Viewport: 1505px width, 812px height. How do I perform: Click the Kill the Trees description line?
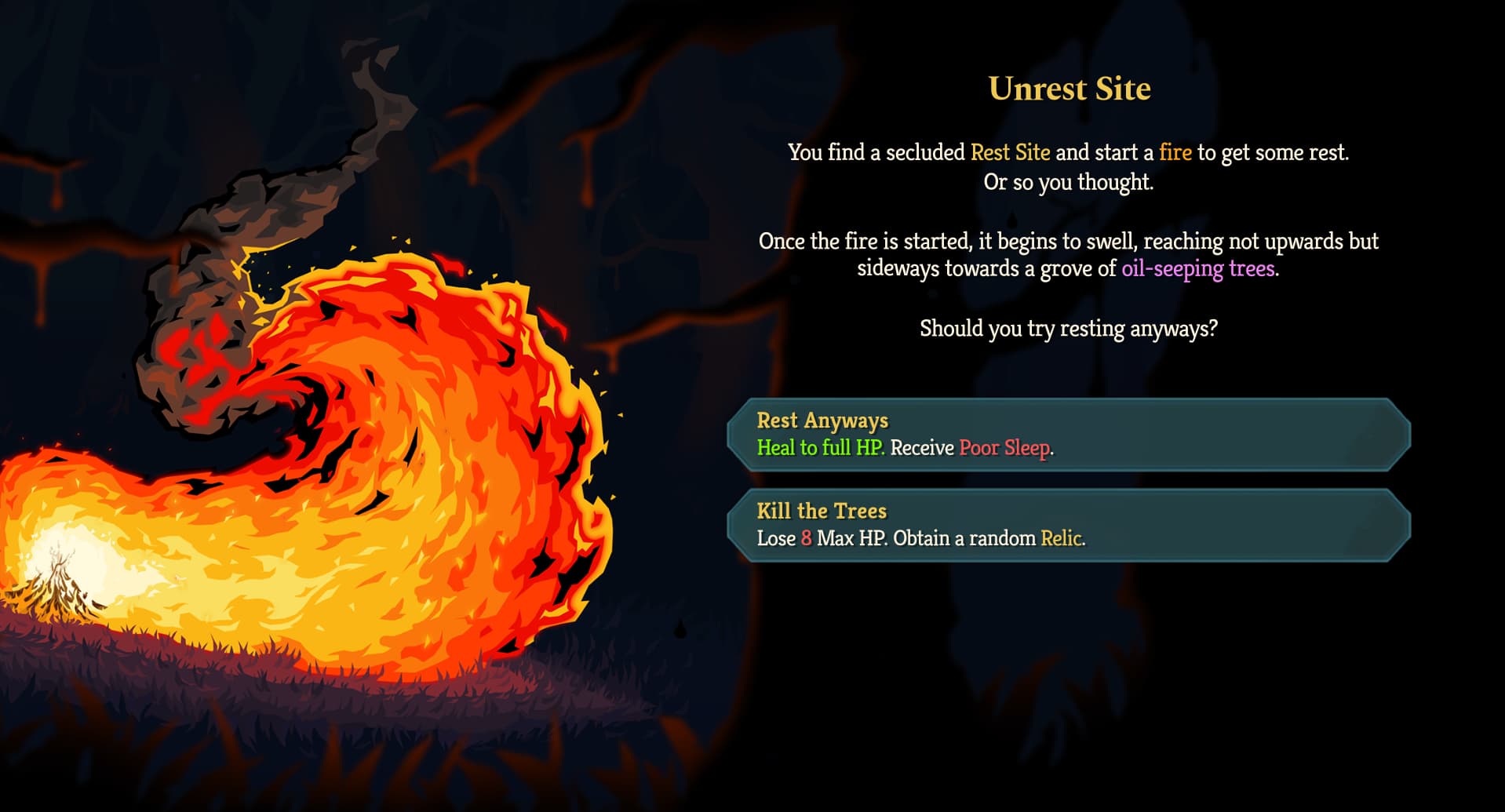920,539
